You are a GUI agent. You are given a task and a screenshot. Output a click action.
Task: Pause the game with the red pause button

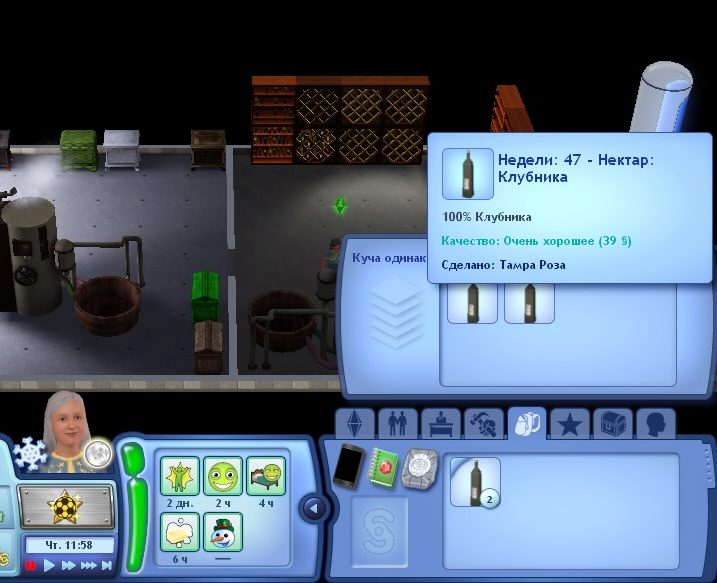31,565
